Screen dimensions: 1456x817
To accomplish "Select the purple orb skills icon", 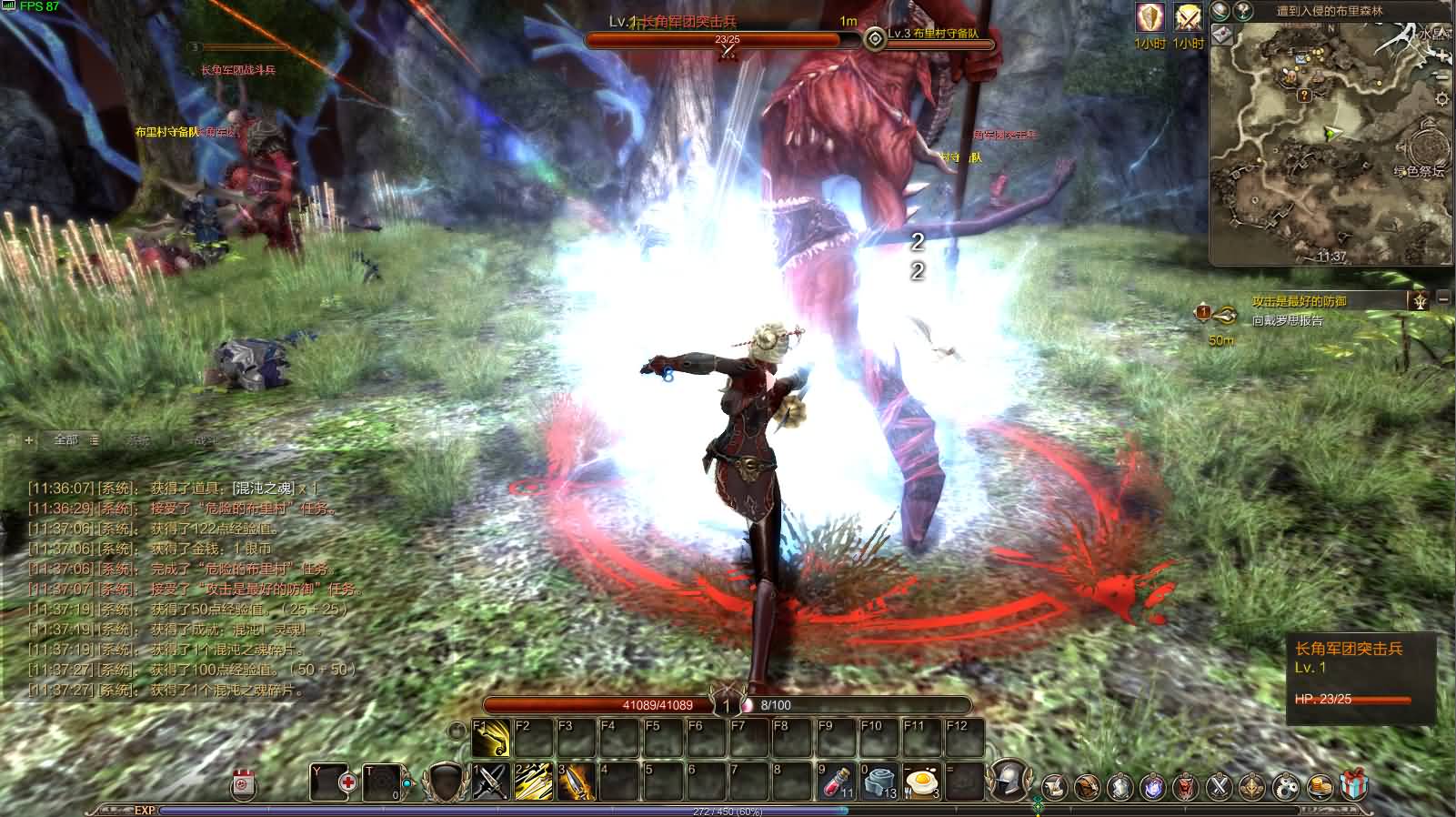I will [1152, 785].
